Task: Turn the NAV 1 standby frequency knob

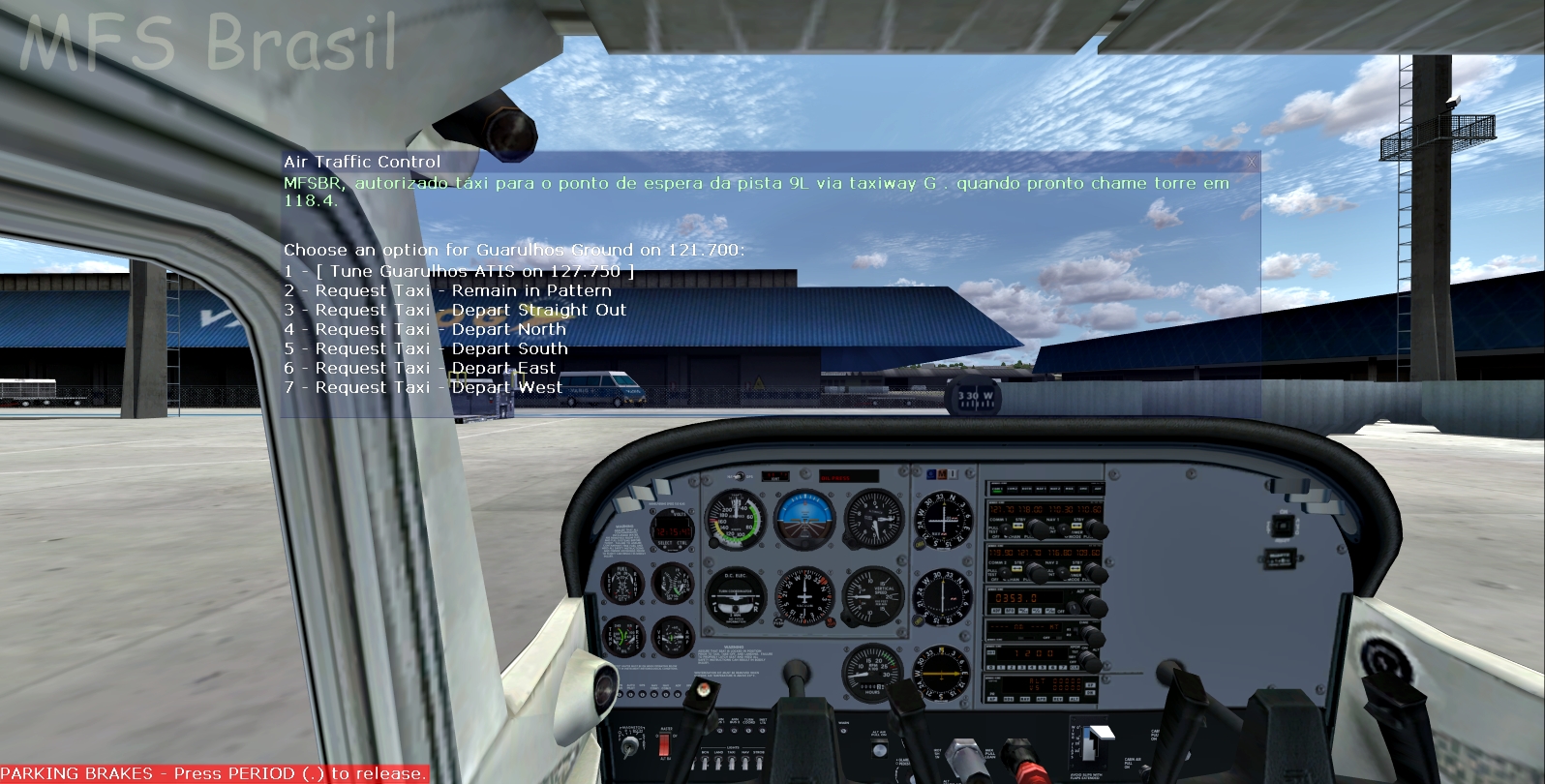Action: (1095, 527)
